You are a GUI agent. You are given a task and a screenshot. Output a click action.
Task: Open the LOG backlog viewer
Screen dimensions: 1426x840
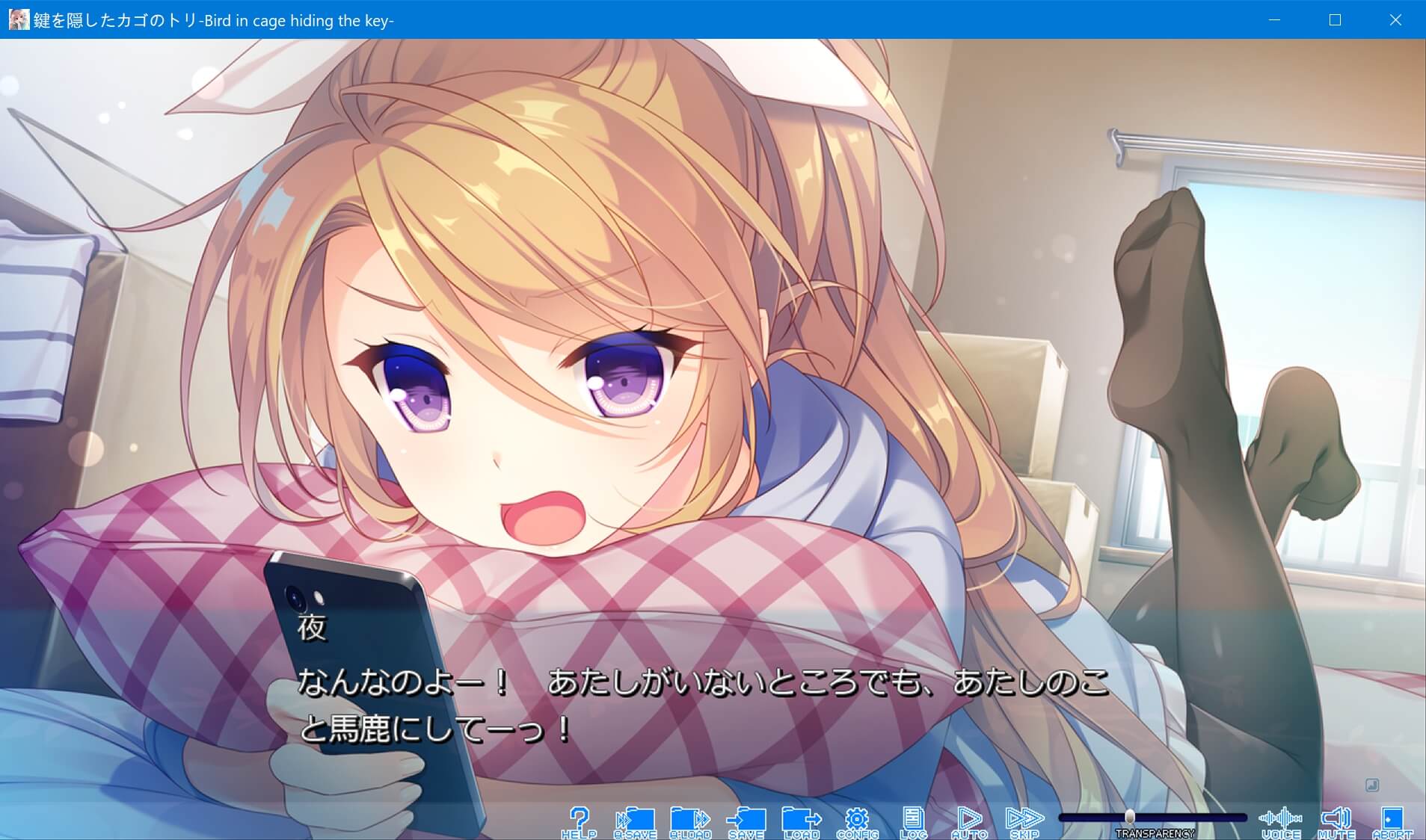click(914, 818)
